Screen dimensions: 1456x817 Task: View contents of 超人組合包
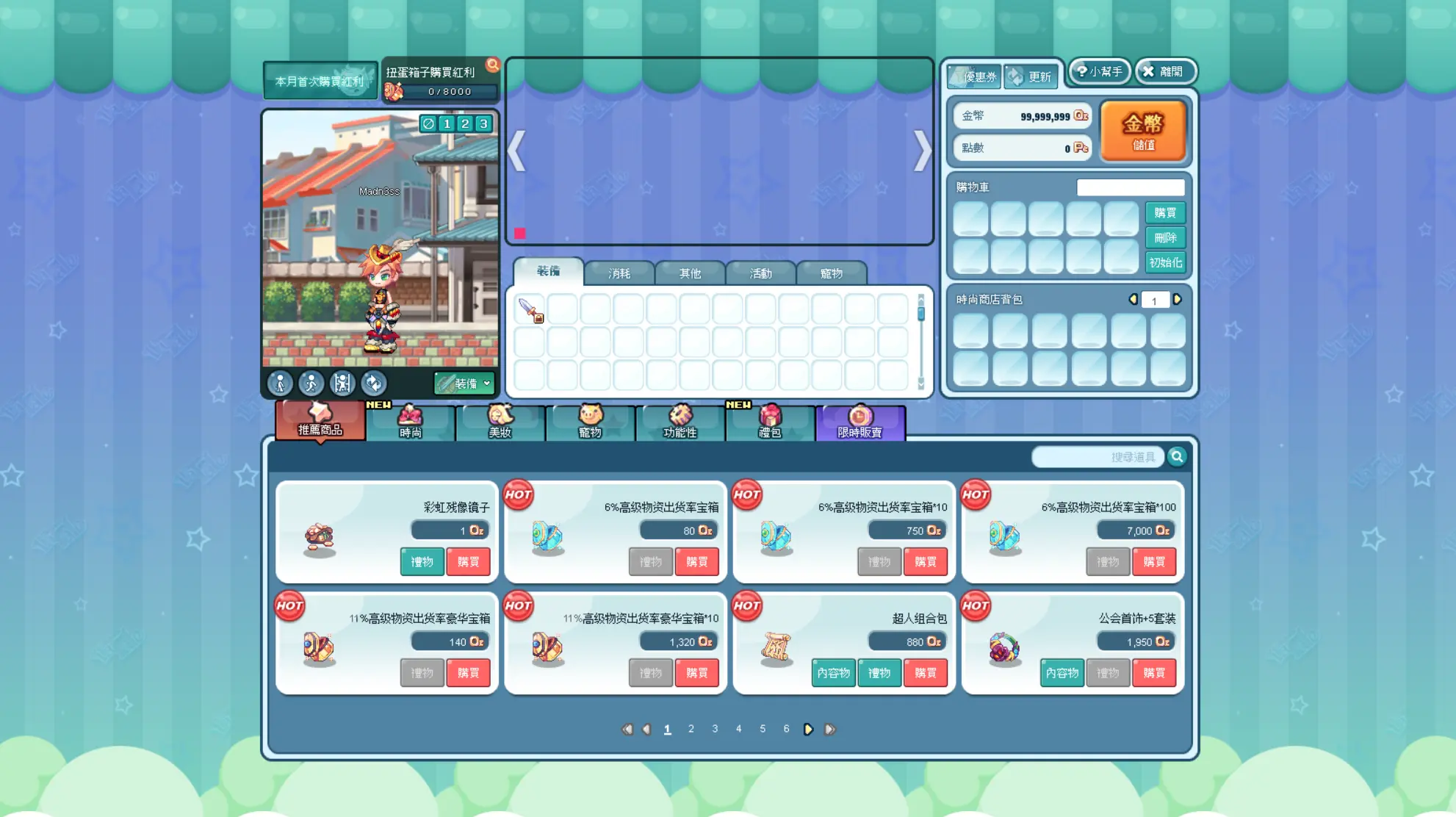tap(833, 673)
